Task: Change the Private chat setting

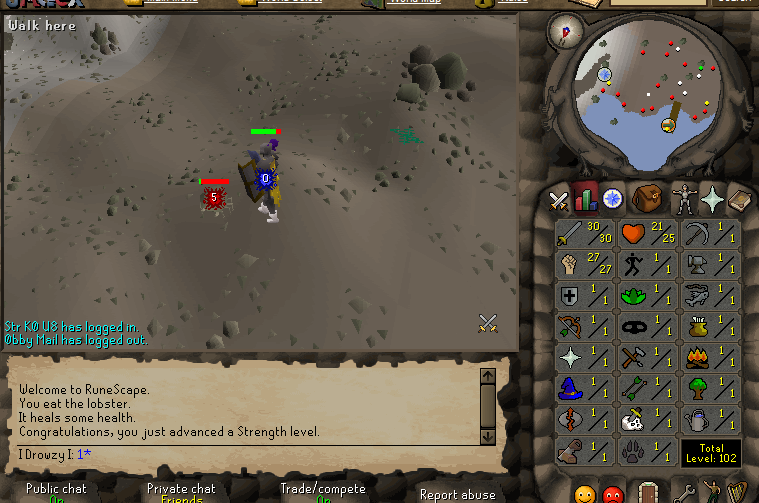Action: coord(181,492)
